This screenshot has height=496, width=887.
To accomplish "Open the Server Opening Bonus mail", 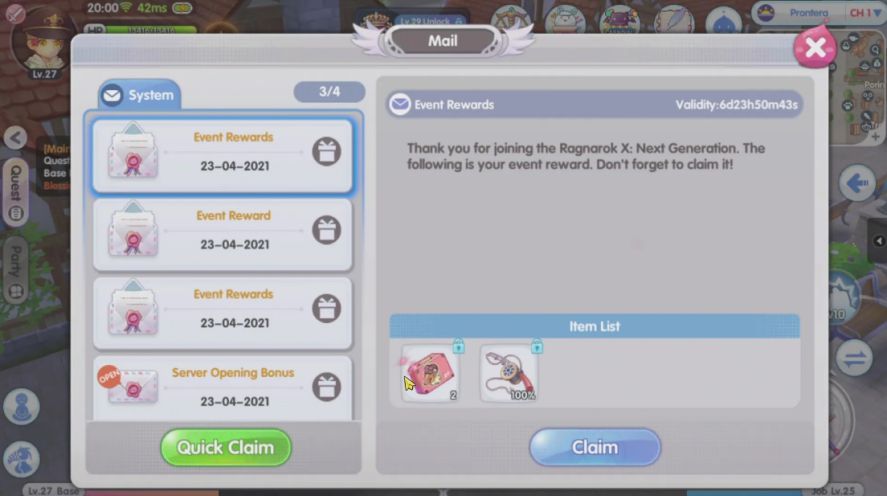I will [222, 386].
